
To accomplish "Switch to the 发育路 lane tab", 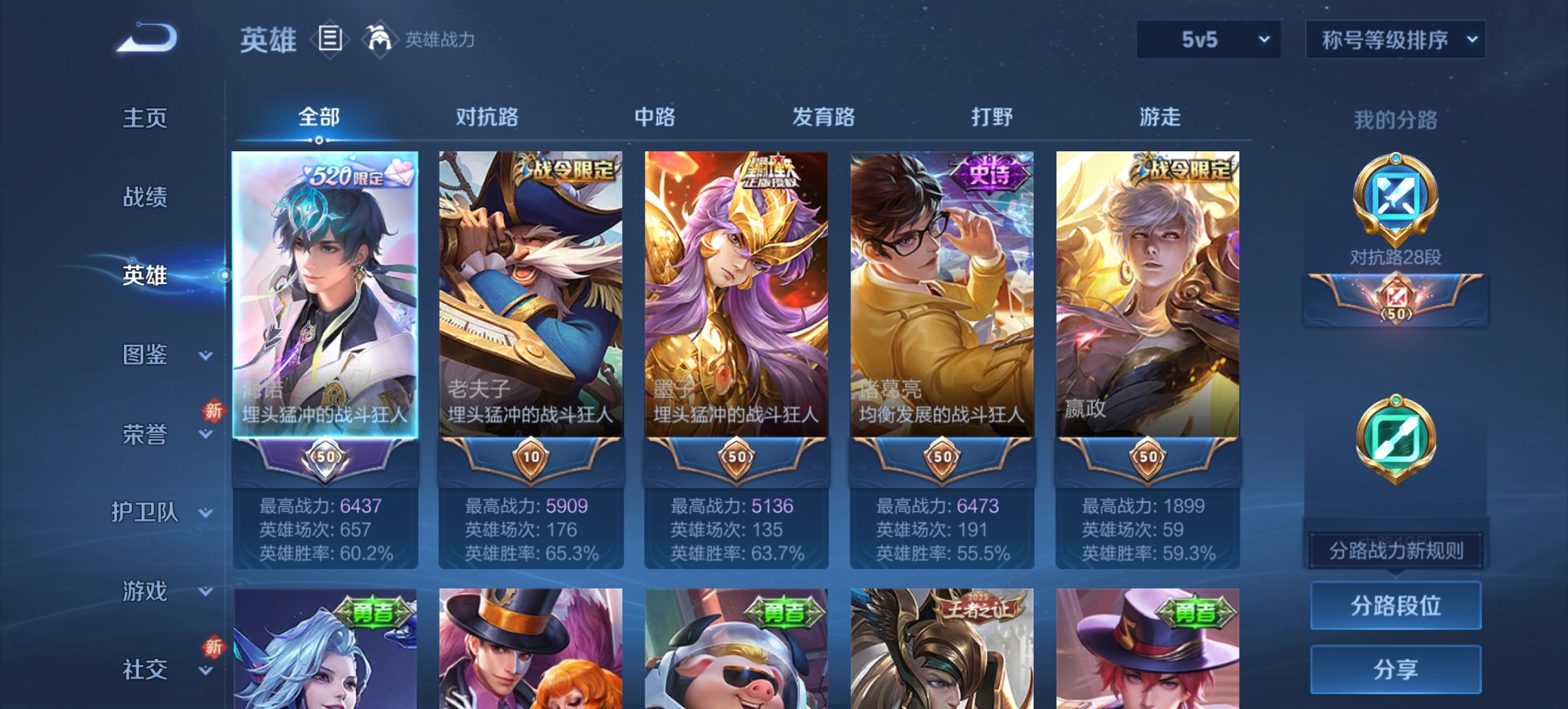I will [x=823, y=118].
